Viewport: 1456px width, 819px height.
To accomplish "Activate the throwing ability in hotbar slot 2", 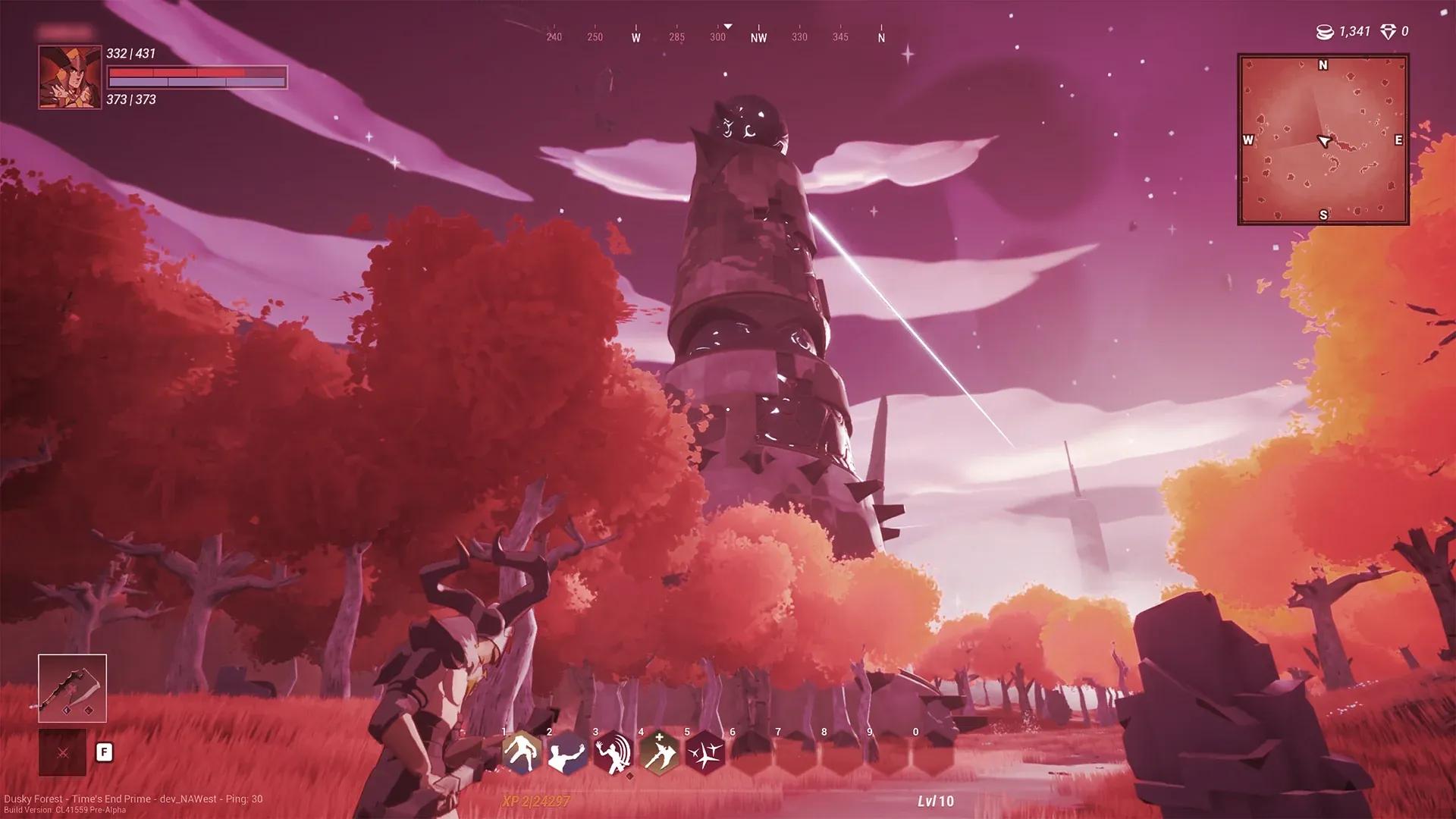I will point(566,754).
